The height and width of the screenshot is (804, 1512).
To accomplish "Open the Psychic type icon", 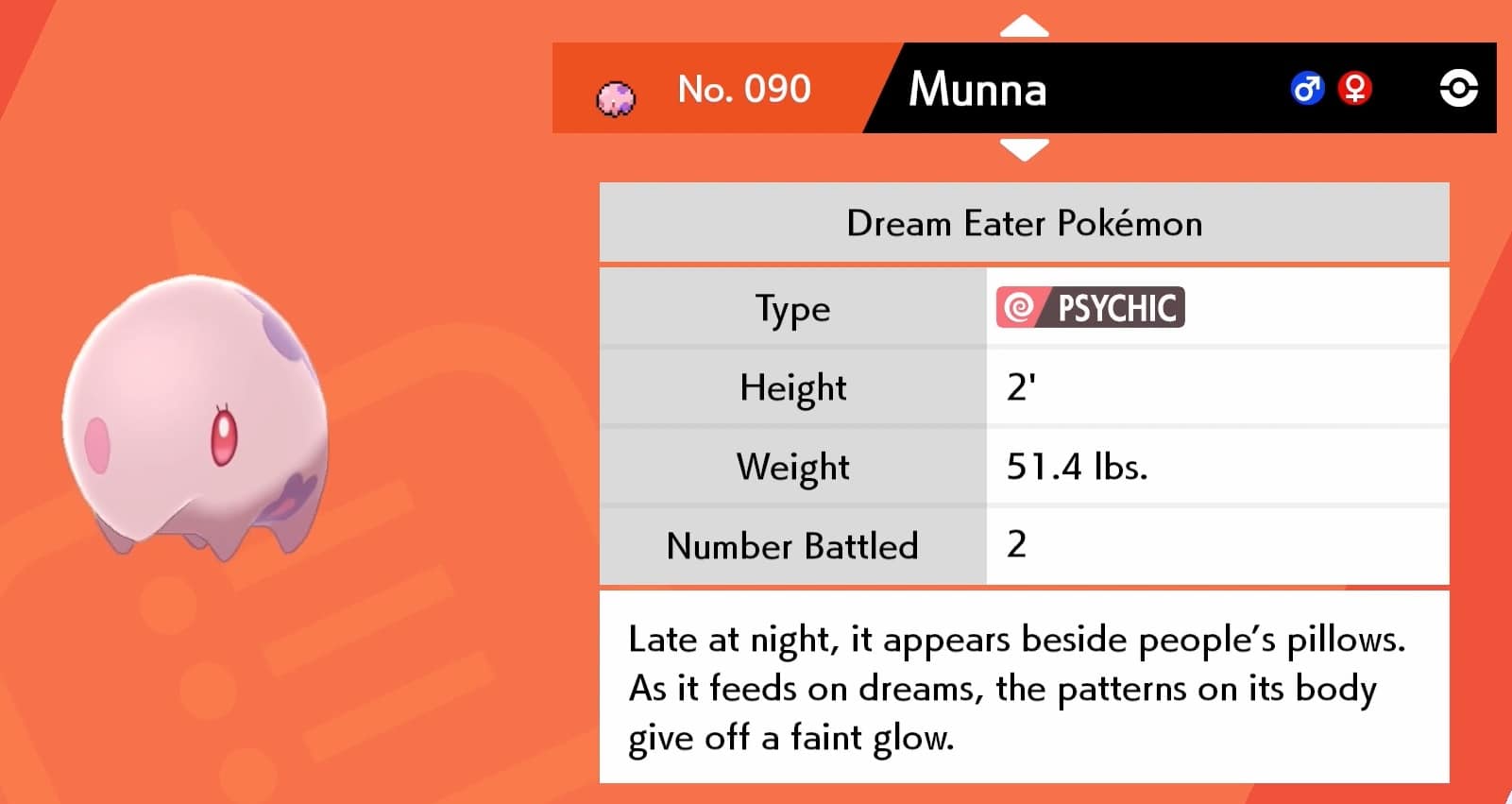I will (x=1090, y=308).
